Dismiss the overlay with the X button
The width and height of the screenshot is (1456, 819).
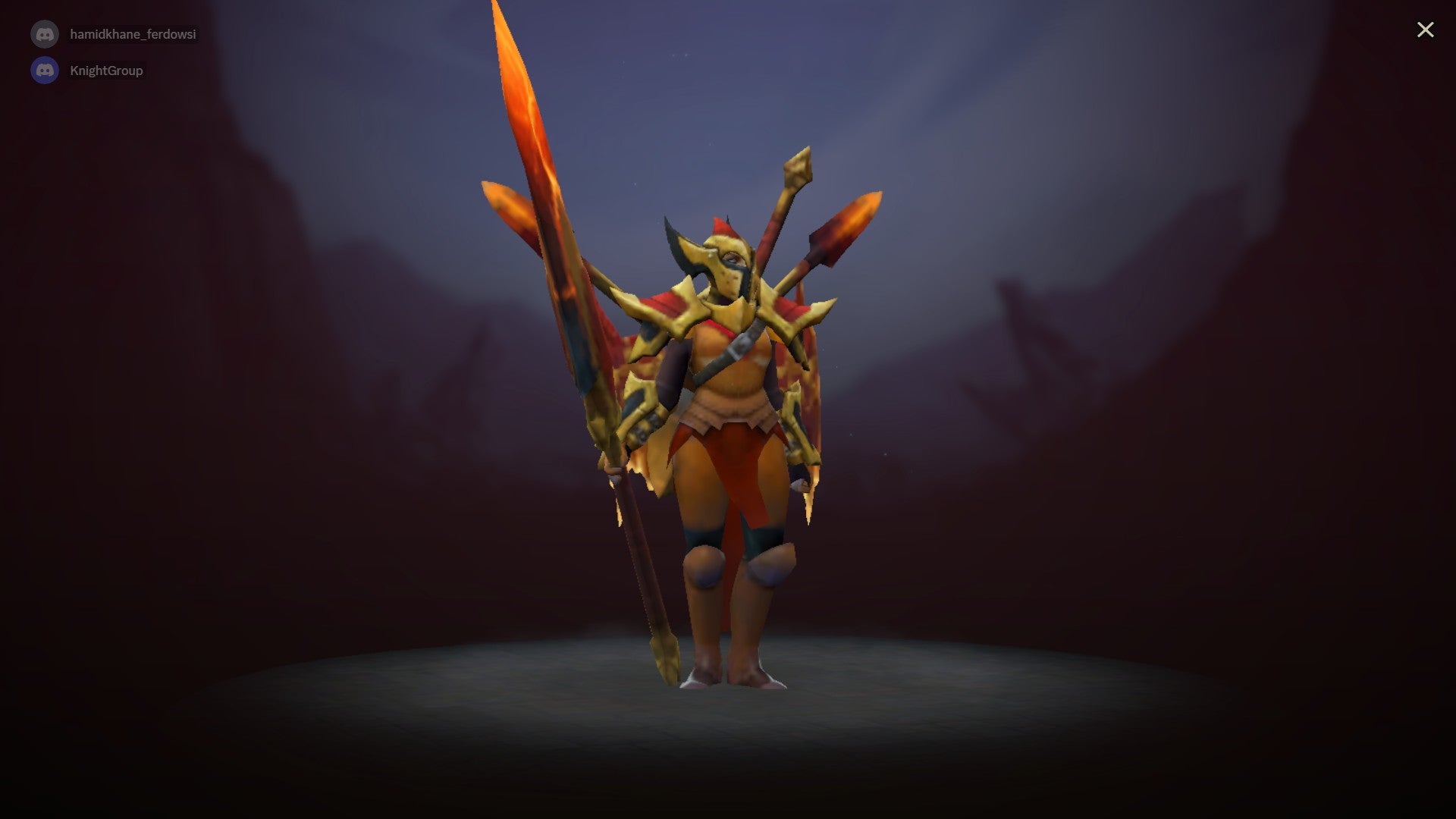[1426, 30]
